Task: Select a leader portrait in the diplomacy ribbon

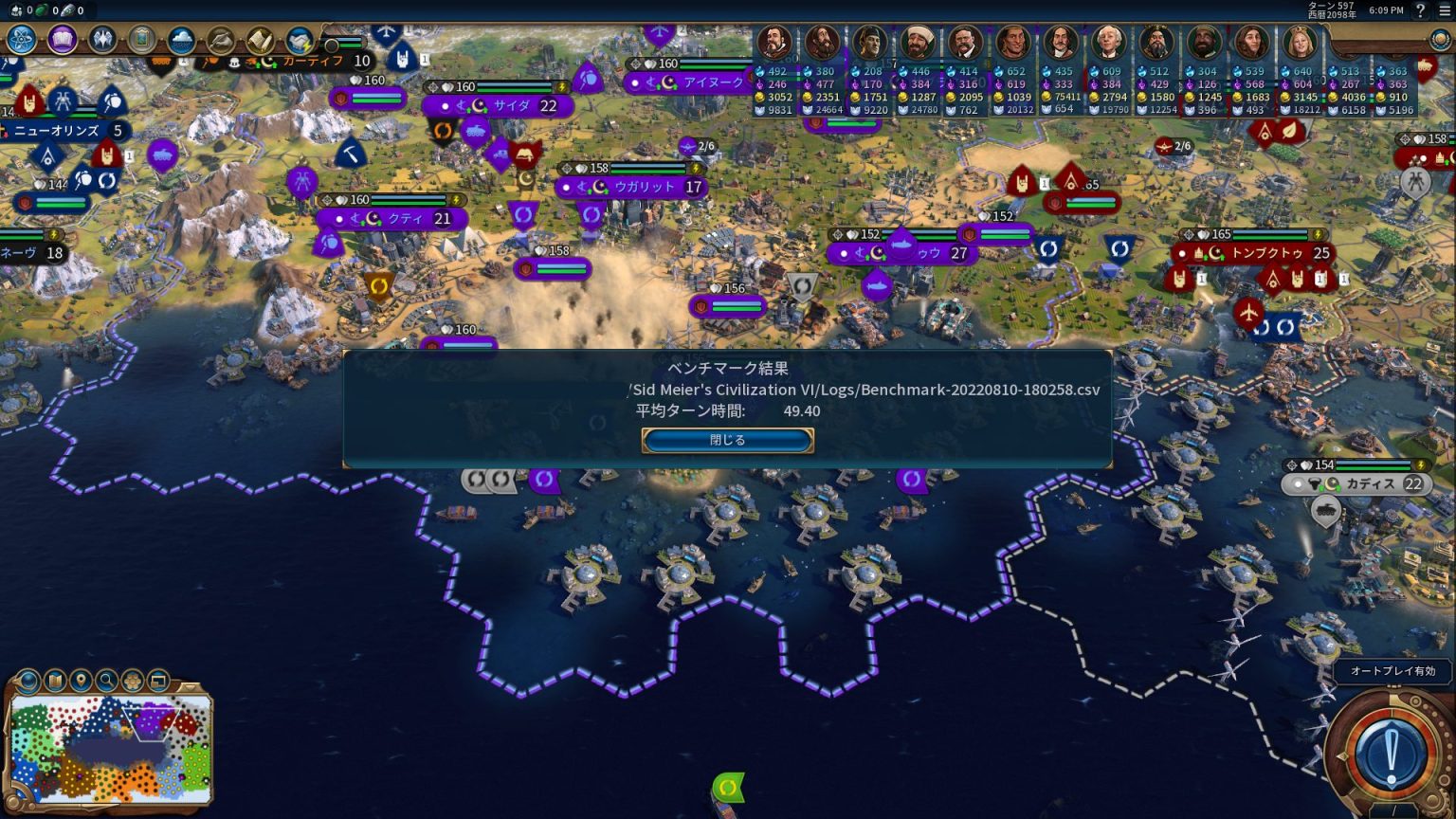Action: 774,41
